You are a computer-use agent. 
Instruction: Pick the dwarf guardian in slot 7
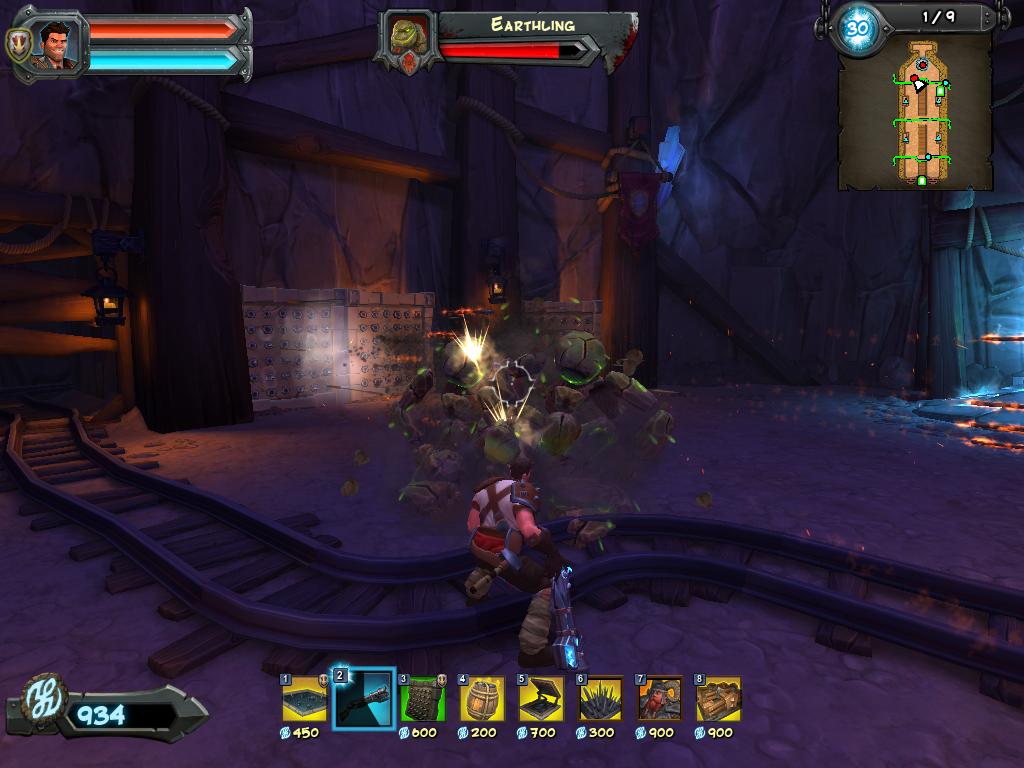point(660,699)
